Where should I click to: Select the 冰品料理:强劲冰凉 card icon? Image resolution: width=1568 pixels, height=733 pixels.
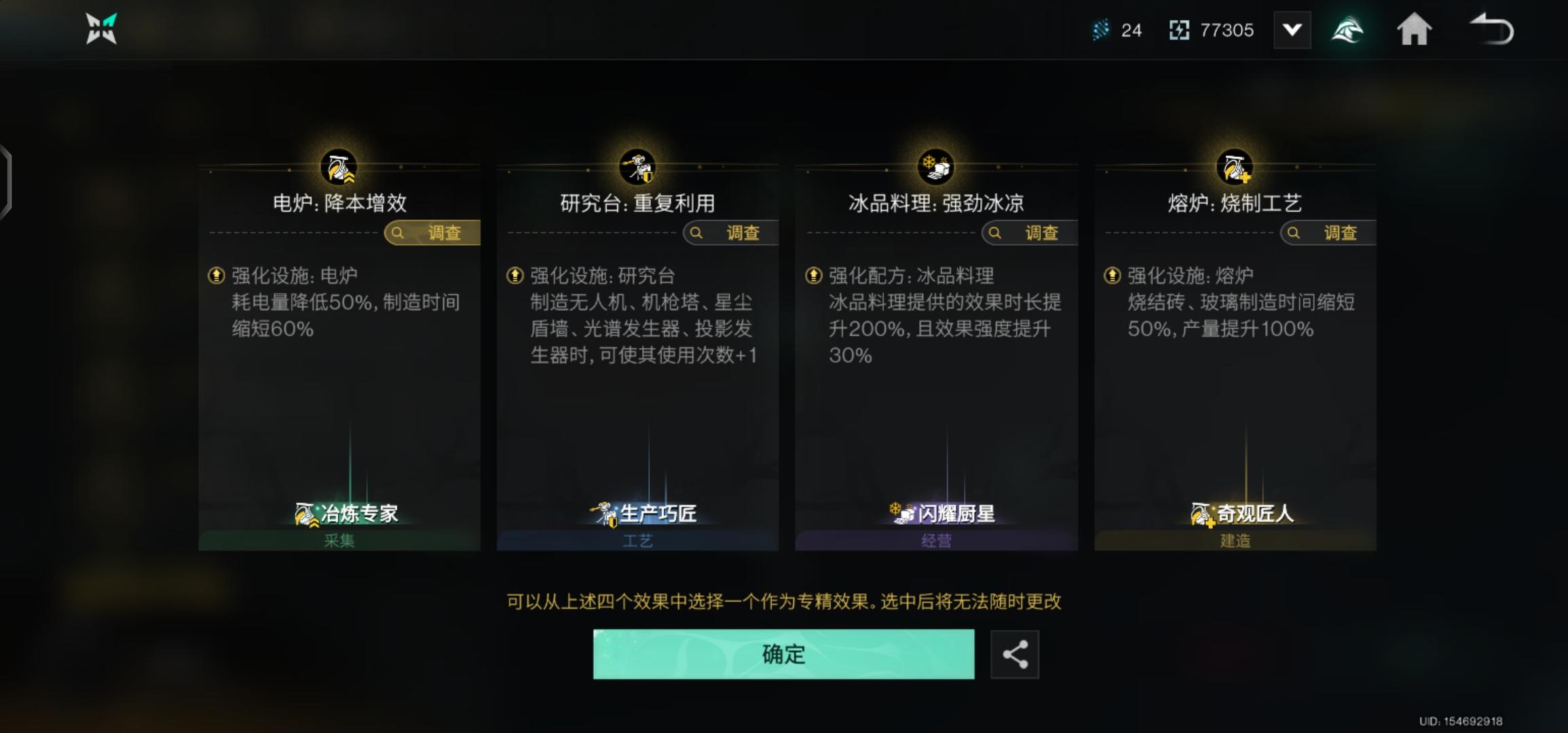935,166
